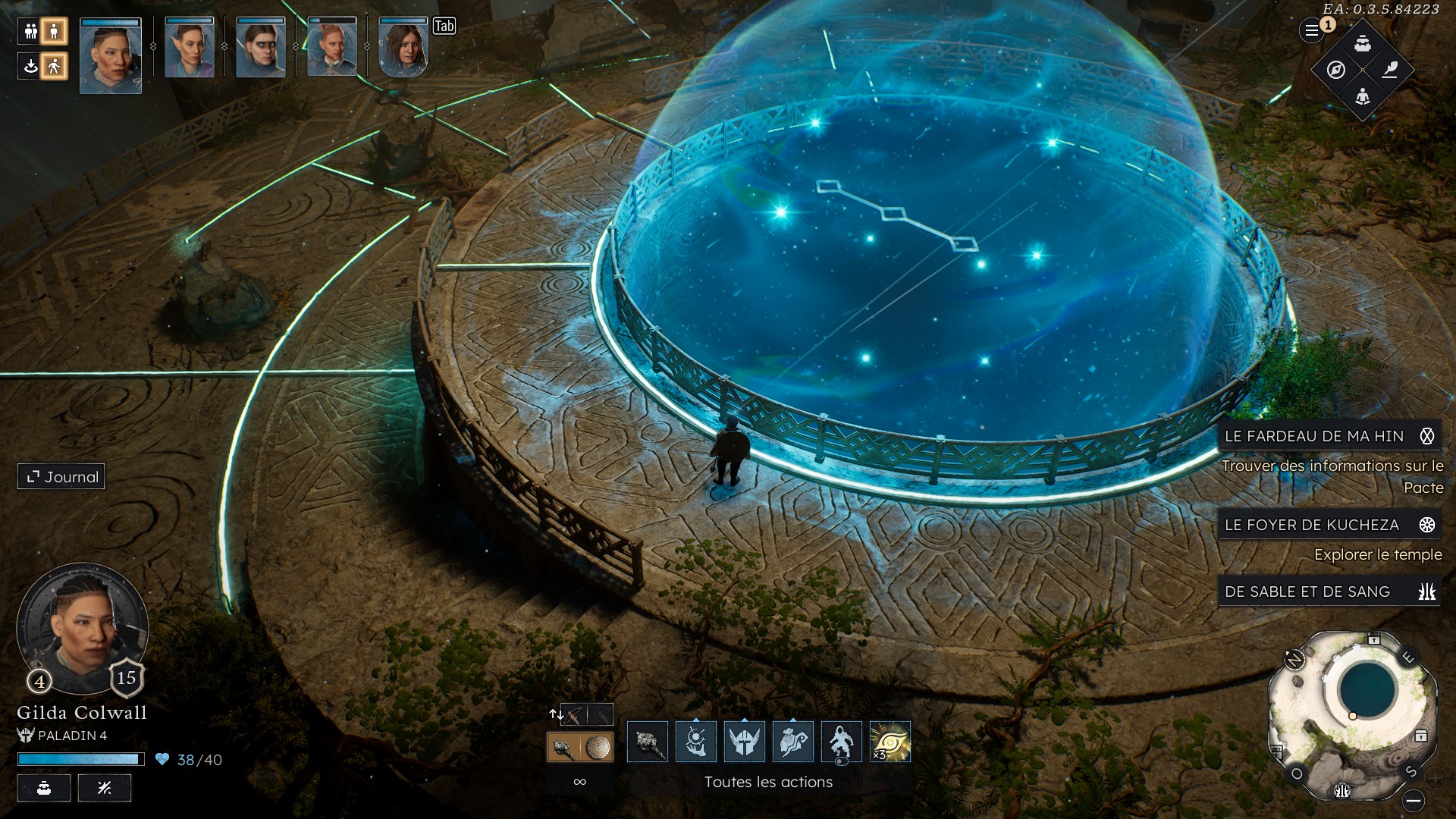Select the elf companion portrait

(x=190, y=49)
